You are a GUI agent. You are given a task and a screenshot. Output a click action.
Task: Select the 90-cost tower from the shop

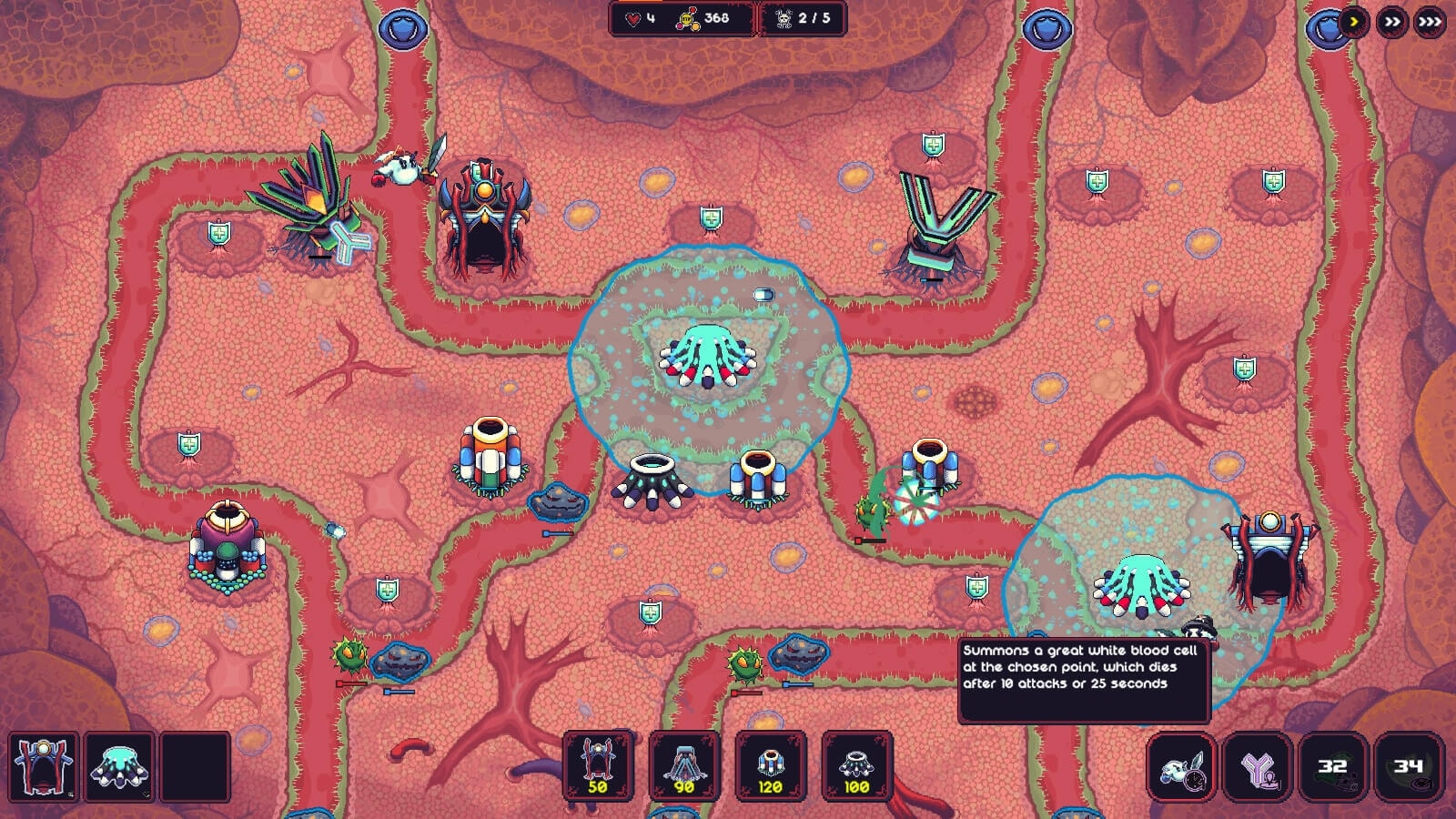click(683, 765)
